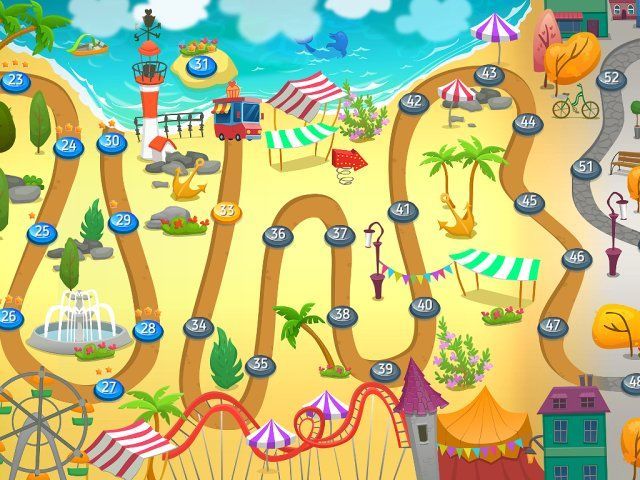This screenshot has height=480, width=640.
Task: Open level 41 node
Action: (x=402, y=211)
